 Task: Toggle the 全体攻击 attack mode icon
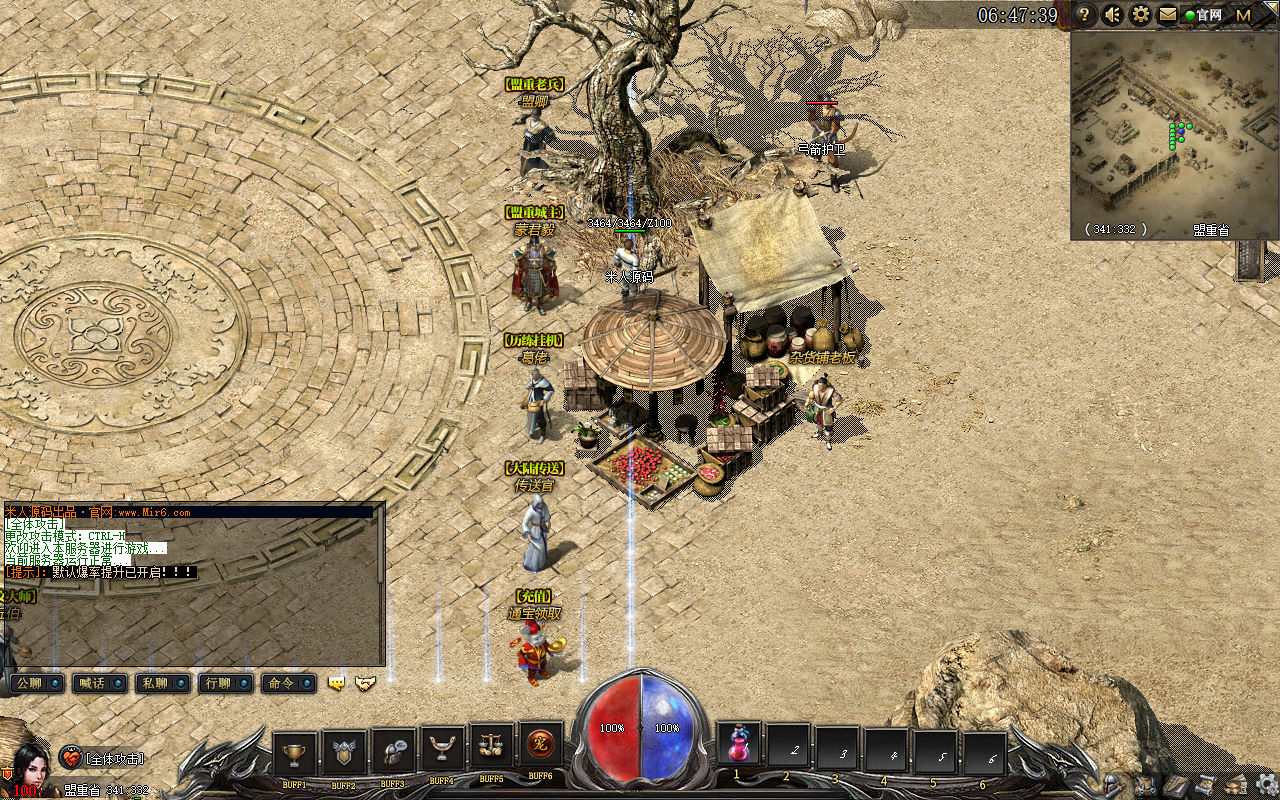(70, 758)
